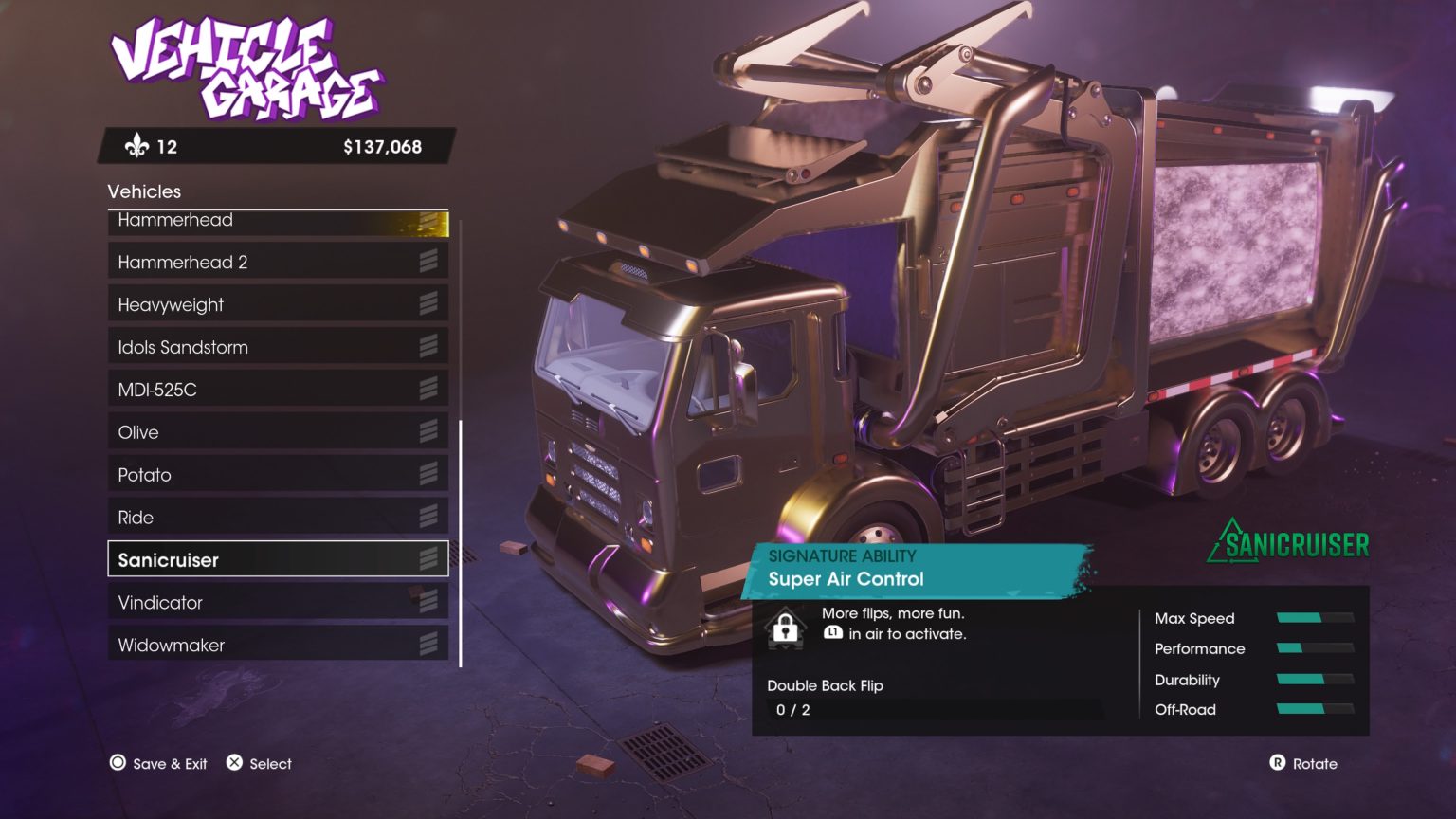Viewport: 1456px width, 819px height.
Task: Click the Select X button icon
Action: tap(232, 762)
